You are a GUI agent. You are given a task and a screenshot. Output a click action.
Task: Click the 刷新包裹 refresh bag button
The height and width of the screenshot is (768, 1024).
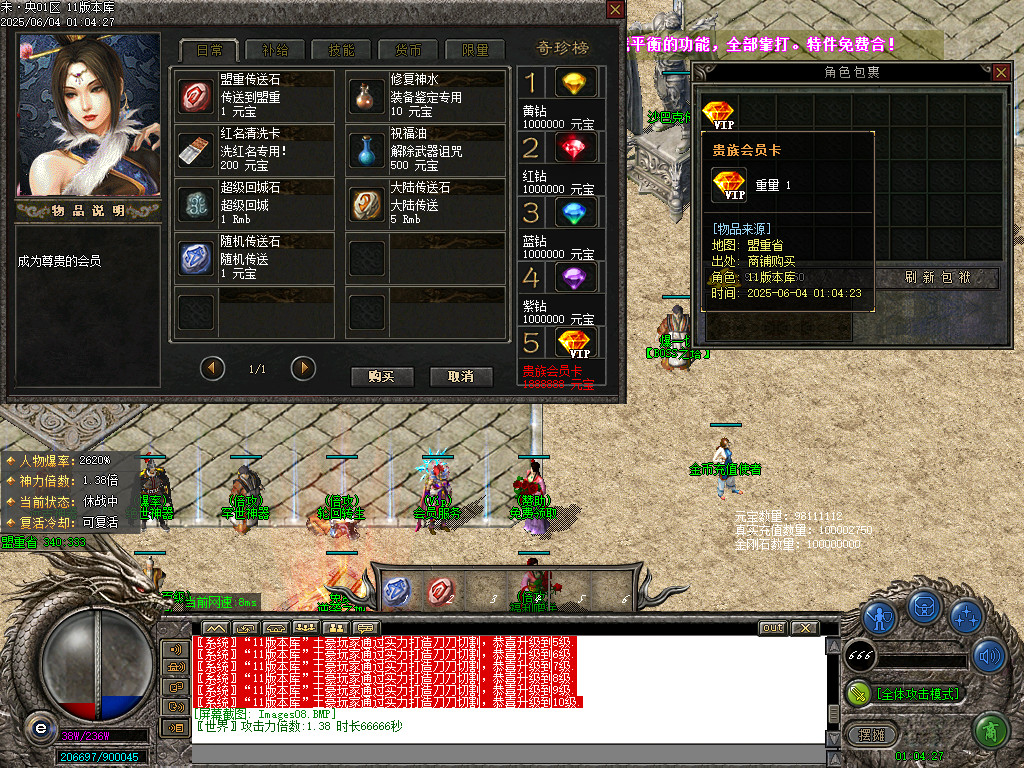pos(937,278)
